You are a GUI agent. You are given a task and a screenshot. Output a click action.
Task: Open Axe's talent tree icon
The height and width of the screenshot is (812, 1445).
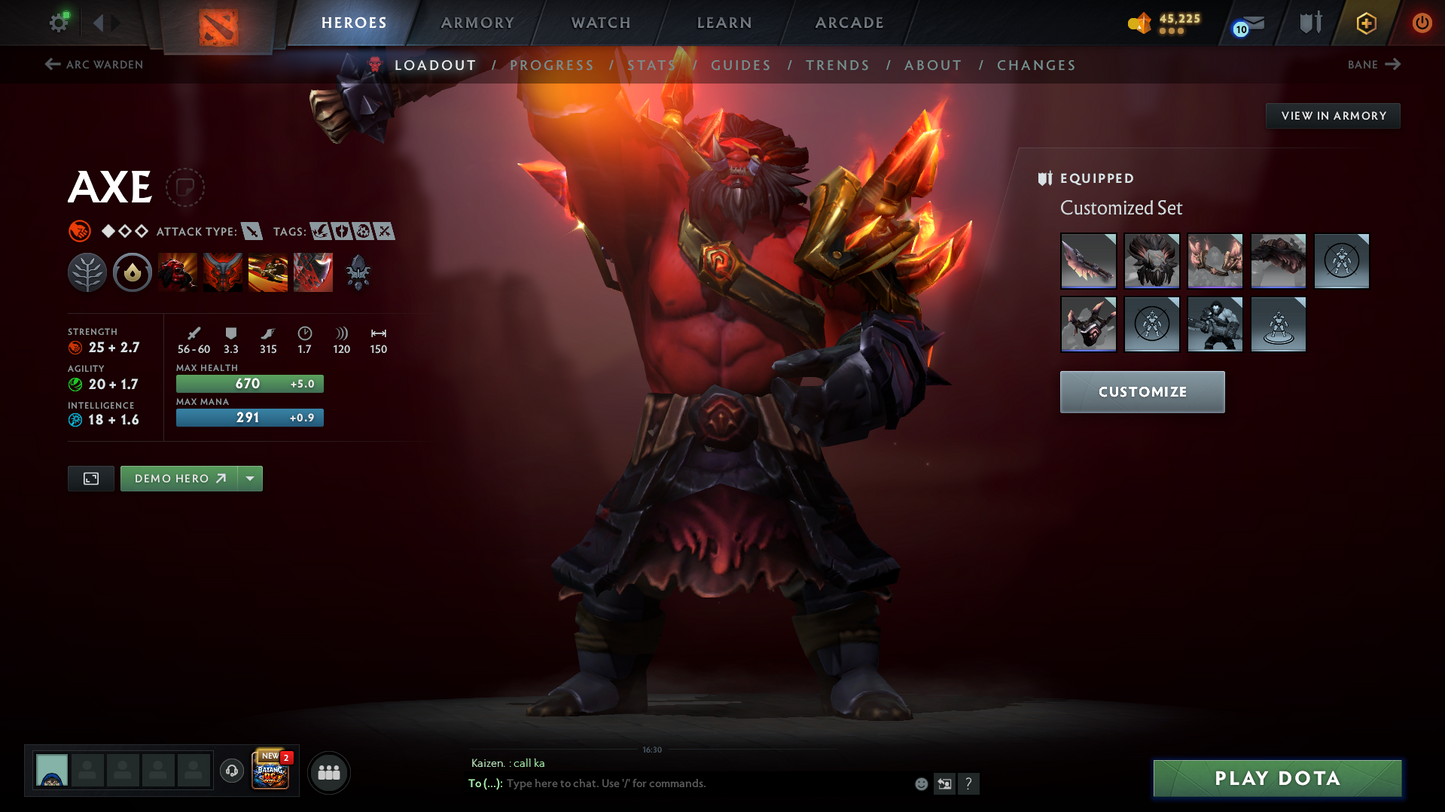click(87, 271)
